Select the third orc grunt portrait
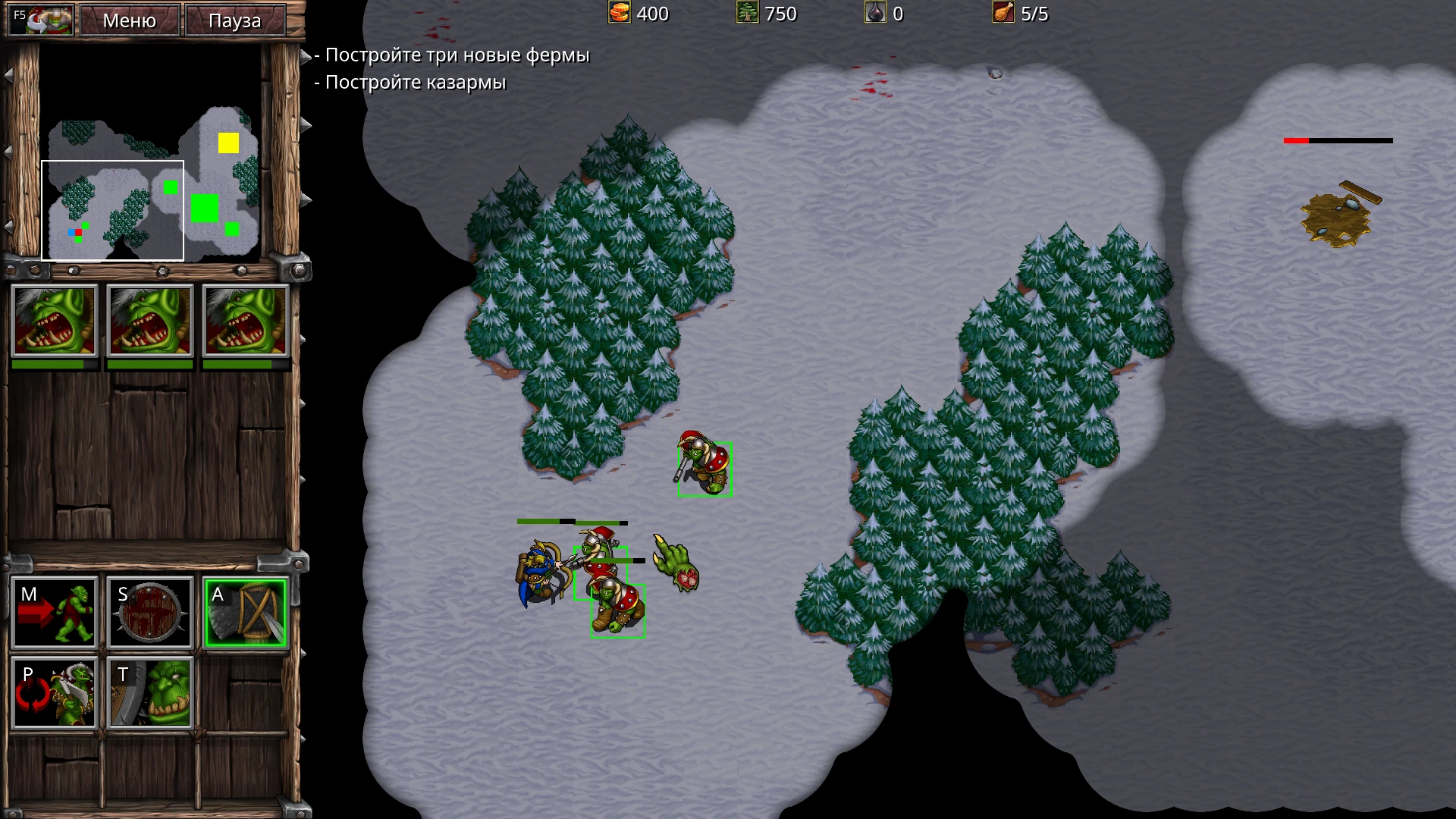 [x=245, y=321]
